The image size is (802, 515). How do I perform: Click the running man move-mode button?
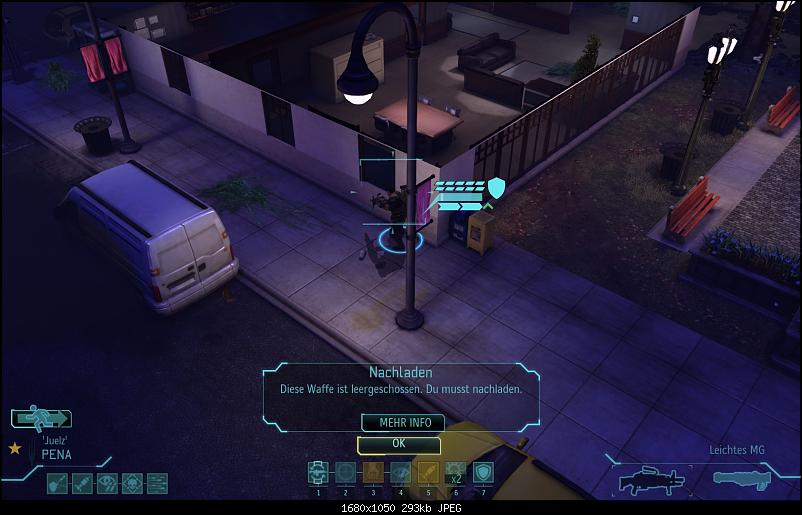click(x=41, y=419)
